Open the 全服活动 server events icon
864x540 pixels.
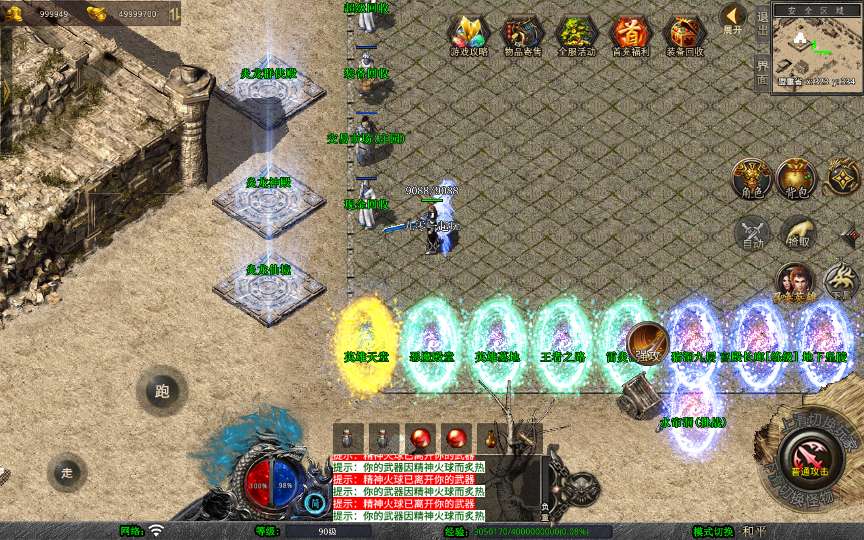[576, 35]
